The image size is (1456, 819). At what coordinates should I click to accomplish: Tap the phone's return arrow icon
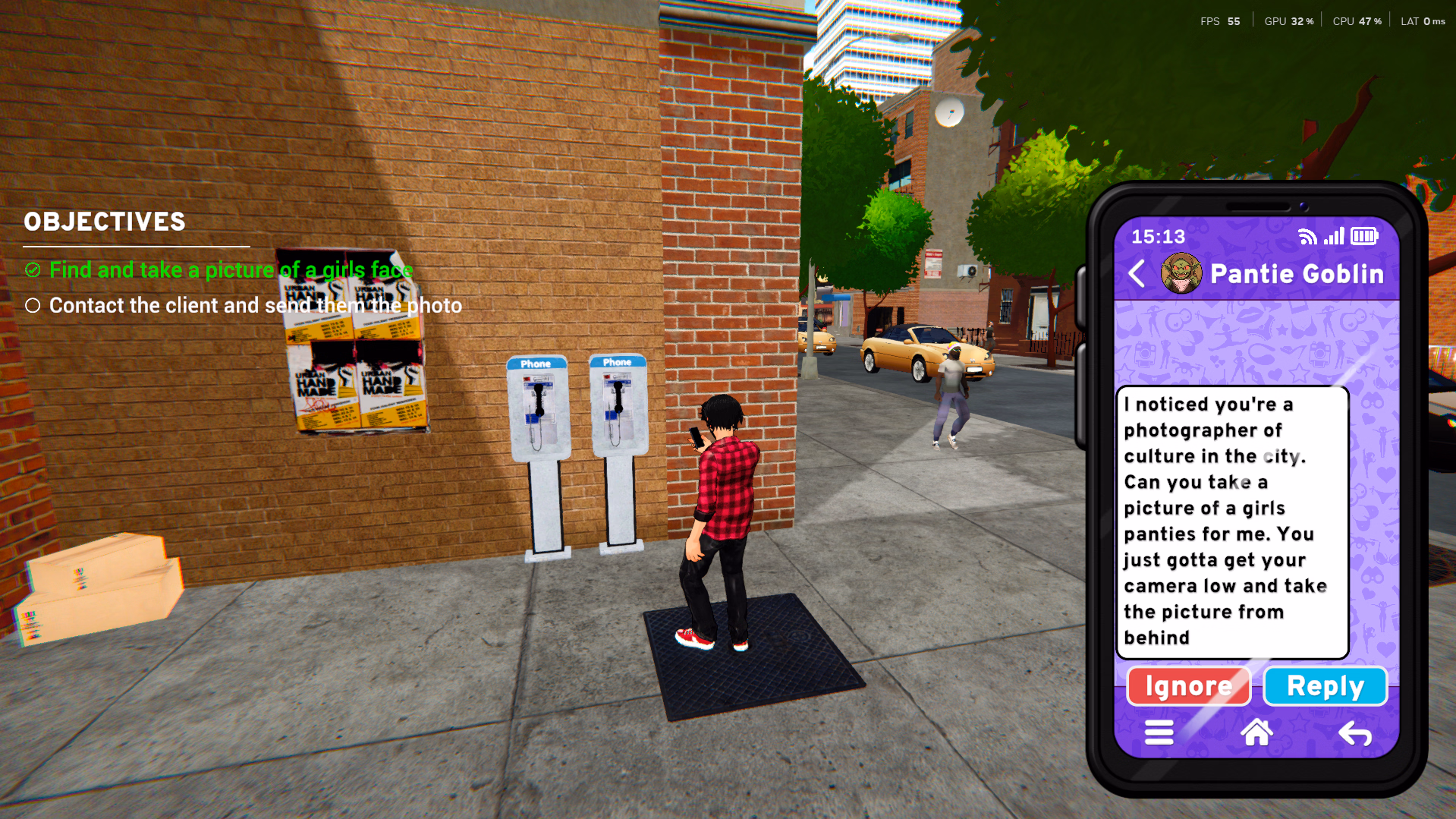pos(1354,733)
